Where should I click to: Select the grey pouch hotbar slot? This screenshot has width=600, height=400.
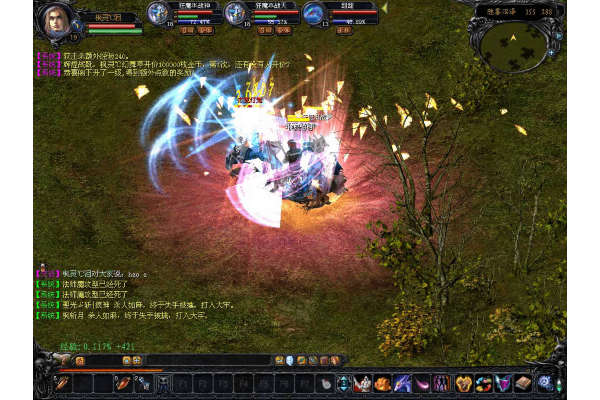click(324, 382)
